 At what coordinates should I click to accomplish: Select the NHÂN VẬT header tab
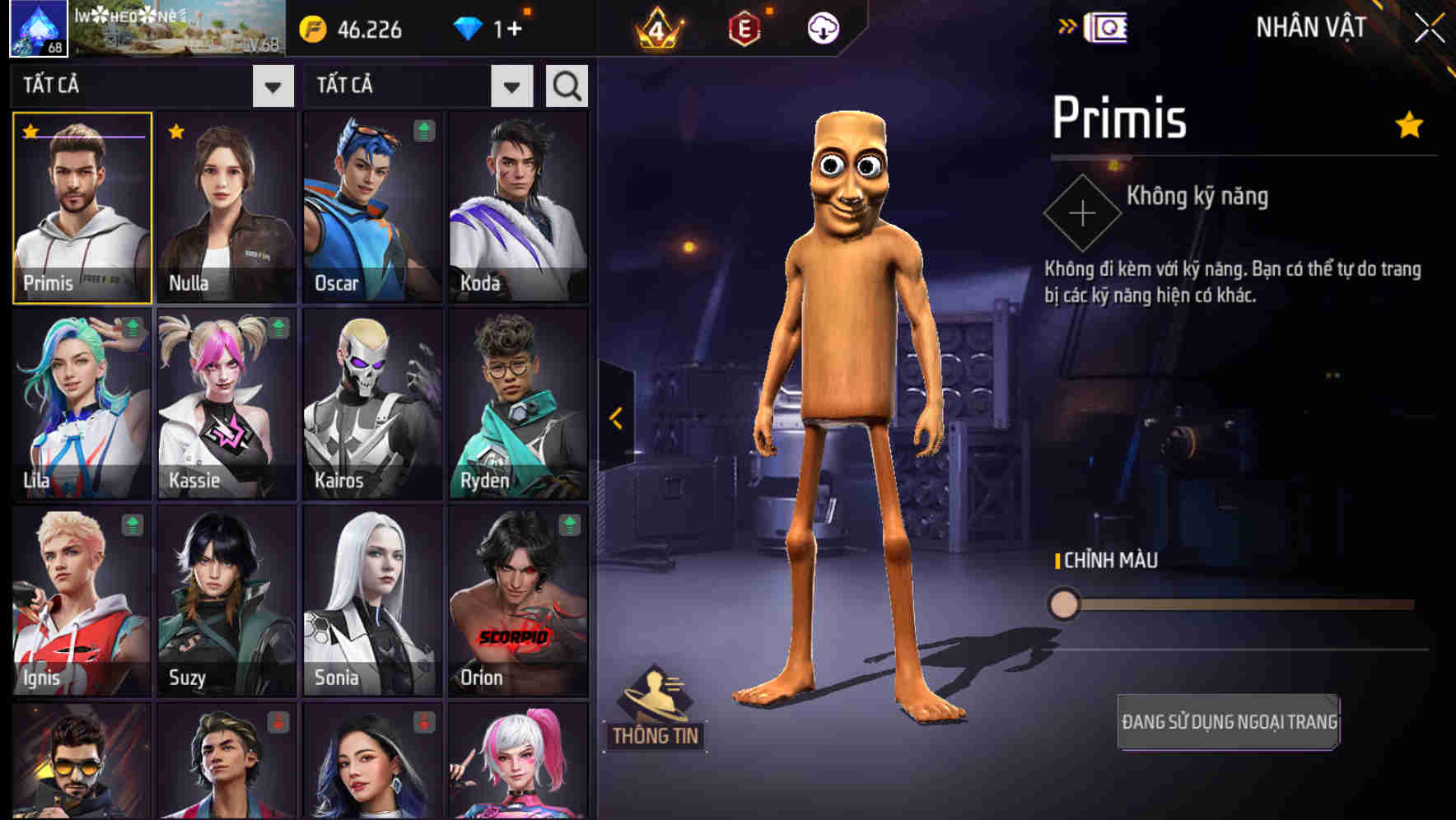(x=1310, y=27)
